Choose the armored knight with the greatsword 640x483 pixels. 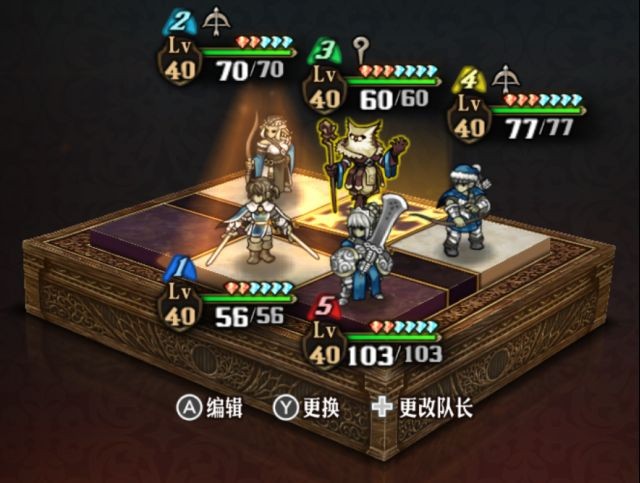360,252
